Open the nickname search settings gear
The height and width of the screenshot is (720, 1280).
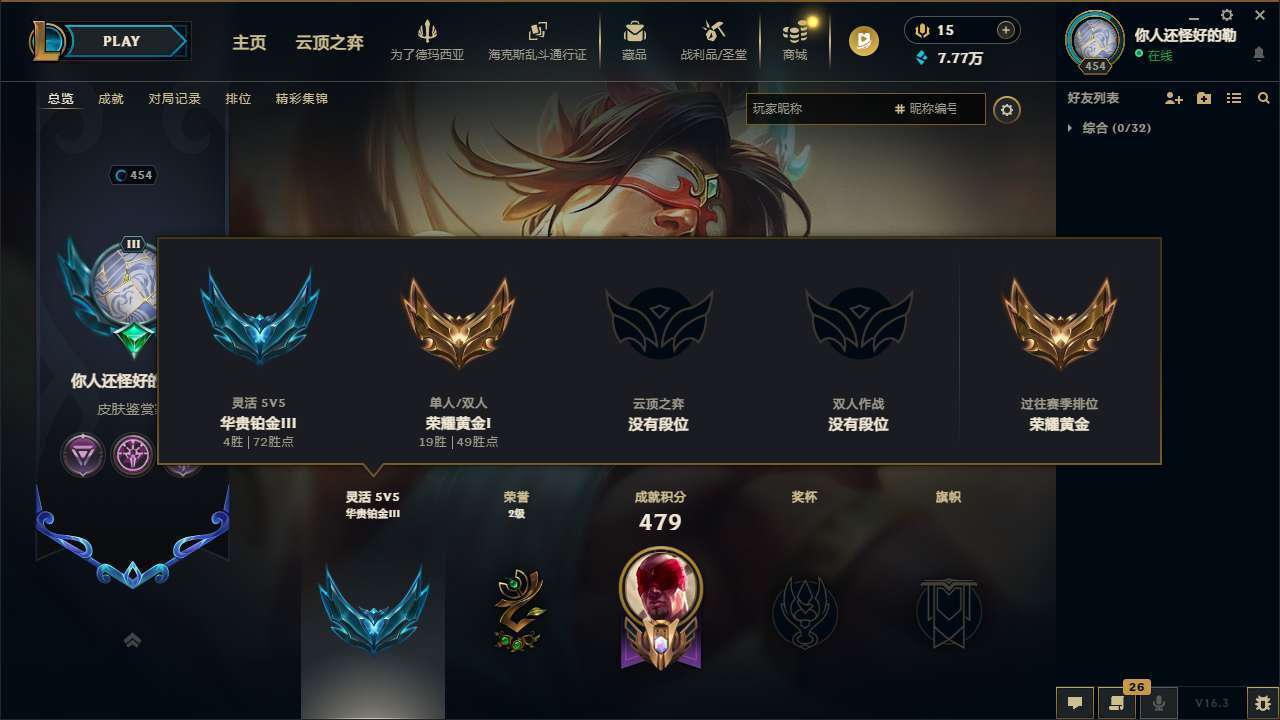(1007, 110)
